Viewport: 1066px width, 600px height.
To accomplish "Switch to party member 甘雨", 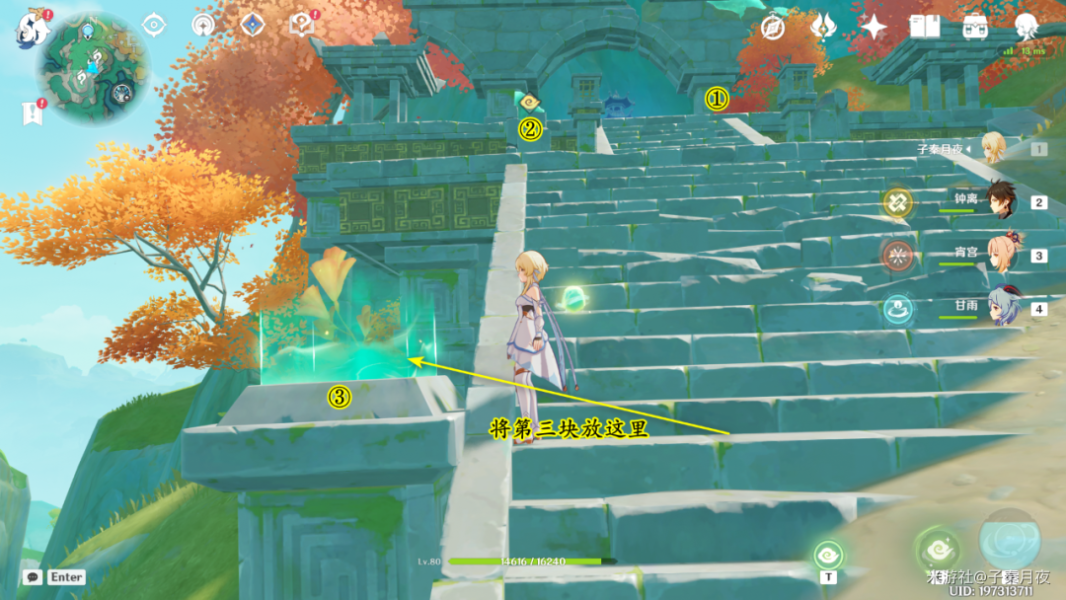I will tap(1000, 307).
